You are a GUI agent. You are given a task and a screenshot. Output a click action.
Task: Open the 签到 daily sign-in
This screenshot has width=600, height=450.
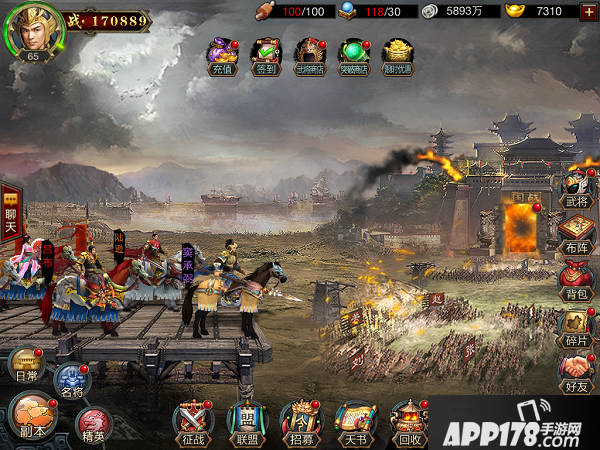tap(265, 56)
